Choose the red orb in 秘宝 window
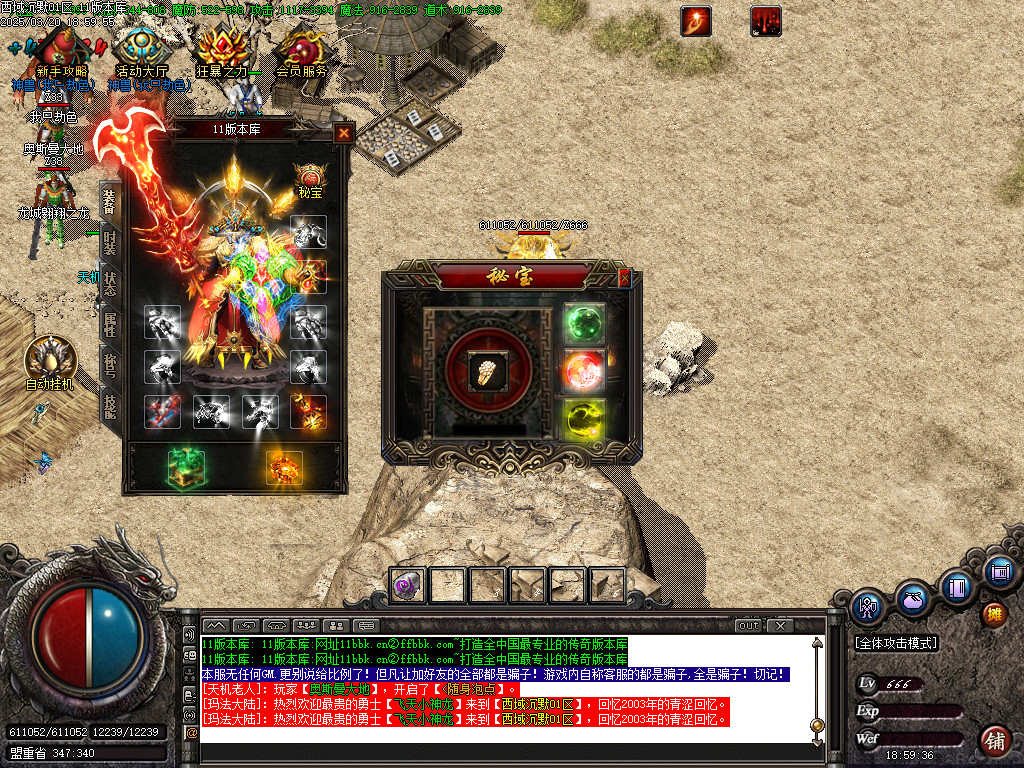Image resolution: width=1024 pixels, height=768 pixels. pyautogui.click(x=583, y=371)
